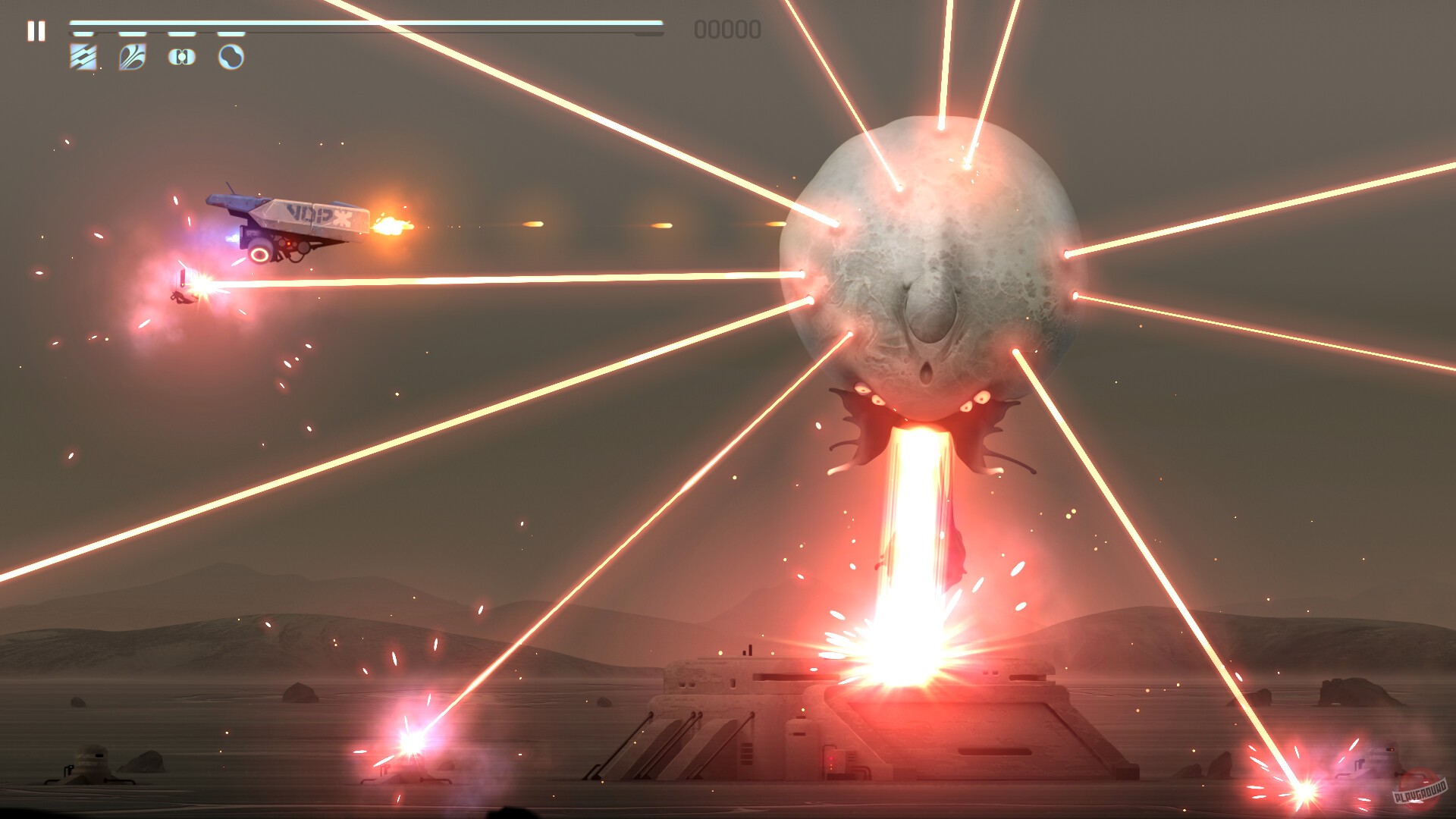Click the score display reading 00000
This screenshot has height=819, width=1456.
[726, 30]
